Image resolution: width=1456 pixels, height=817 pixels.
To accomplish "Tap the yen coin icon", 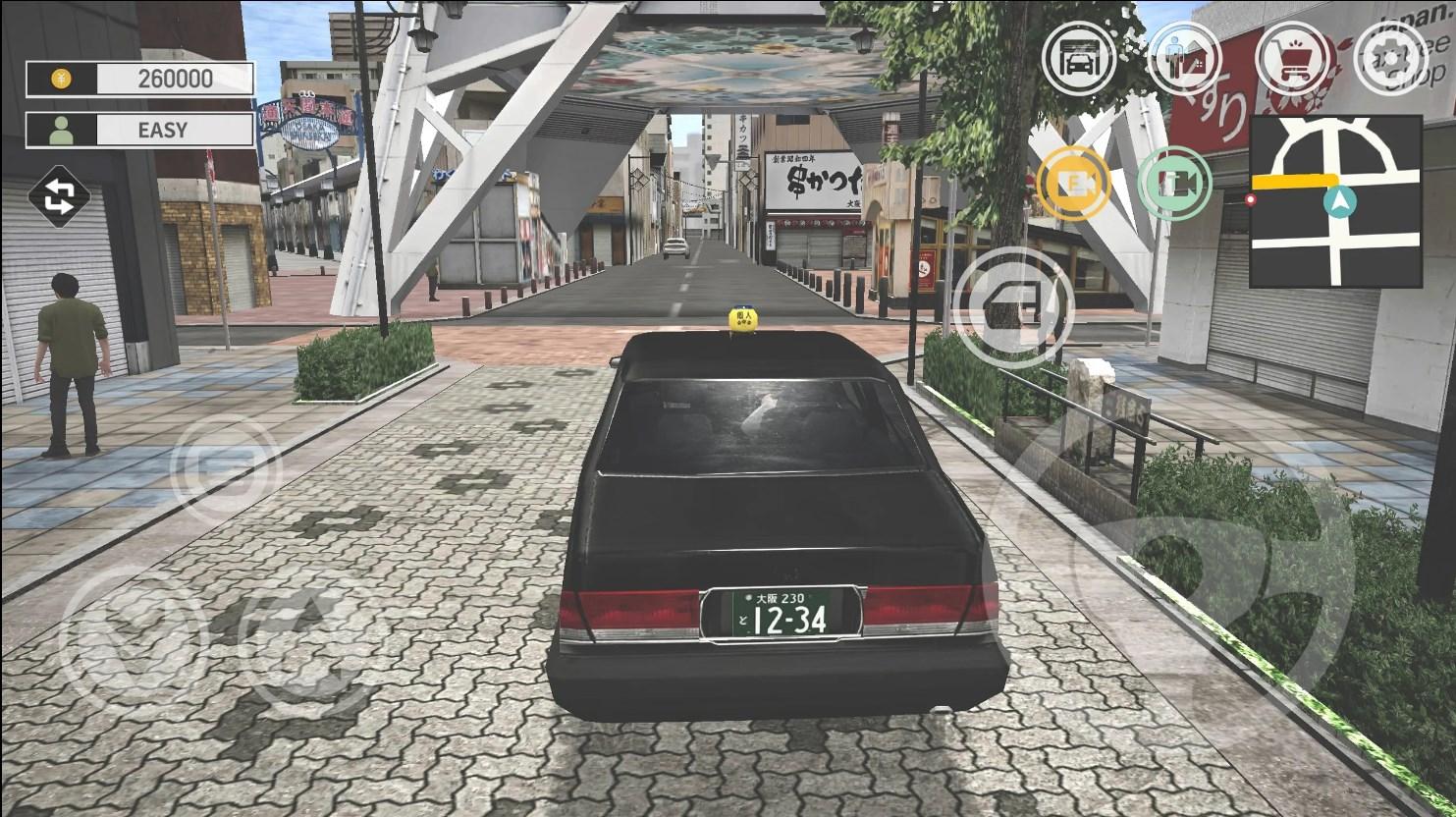I will click(61, 76).
